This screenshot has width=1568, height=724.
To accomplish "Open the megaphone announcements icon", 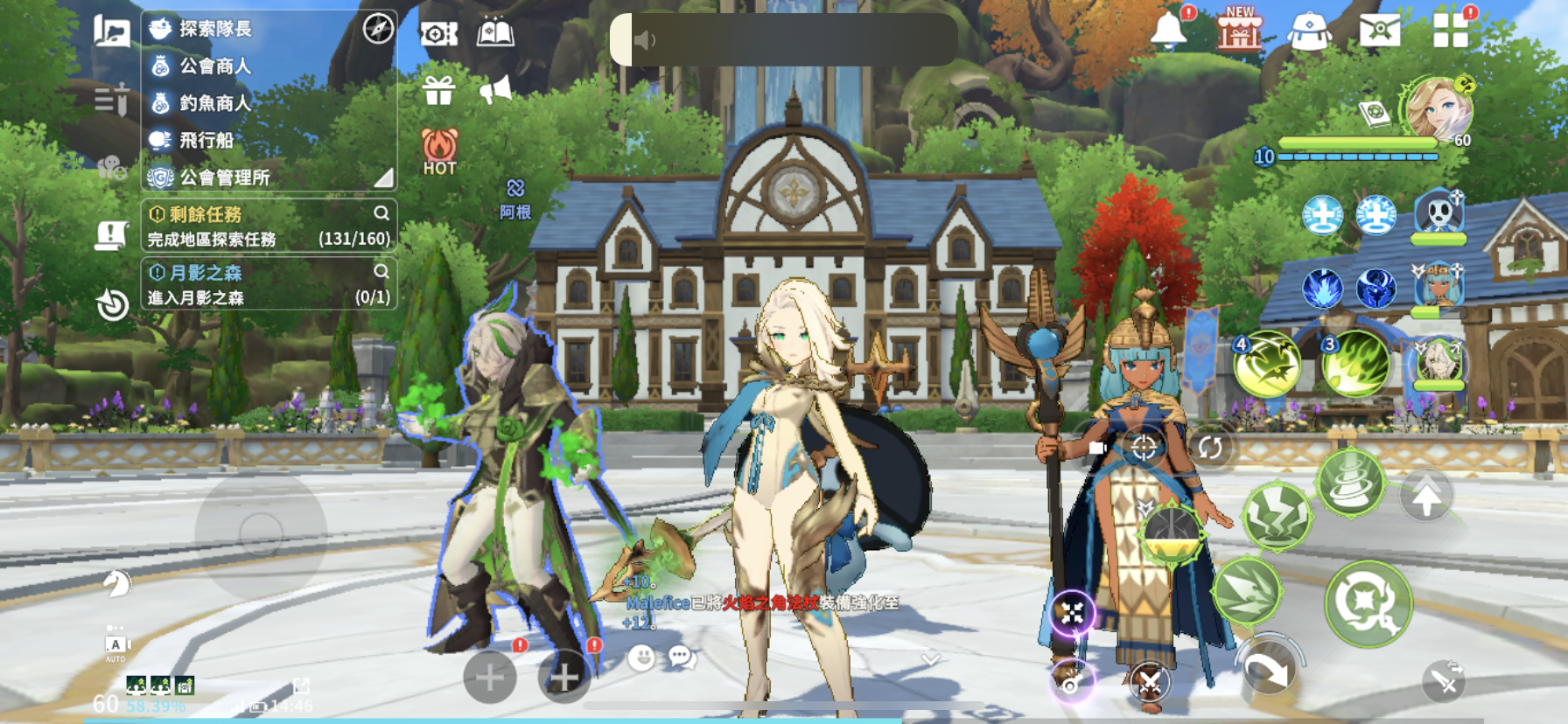I will click(495, 89).
